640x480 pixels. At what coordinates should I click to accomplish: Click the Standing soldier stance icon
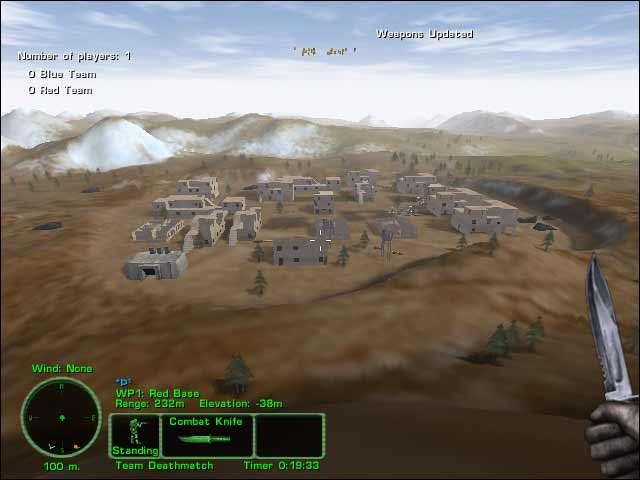tap(134, 436)
